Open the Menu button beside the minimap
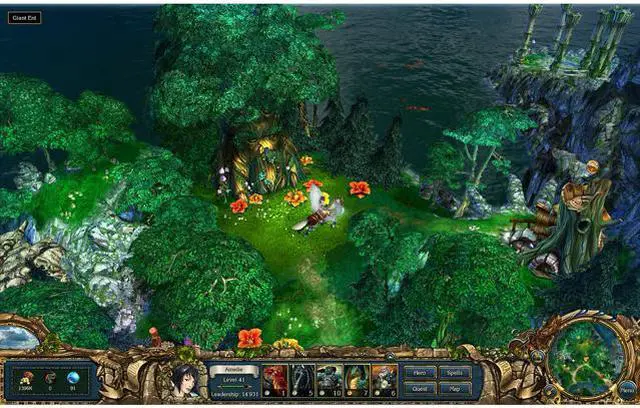640x408 pixels. 626,390
